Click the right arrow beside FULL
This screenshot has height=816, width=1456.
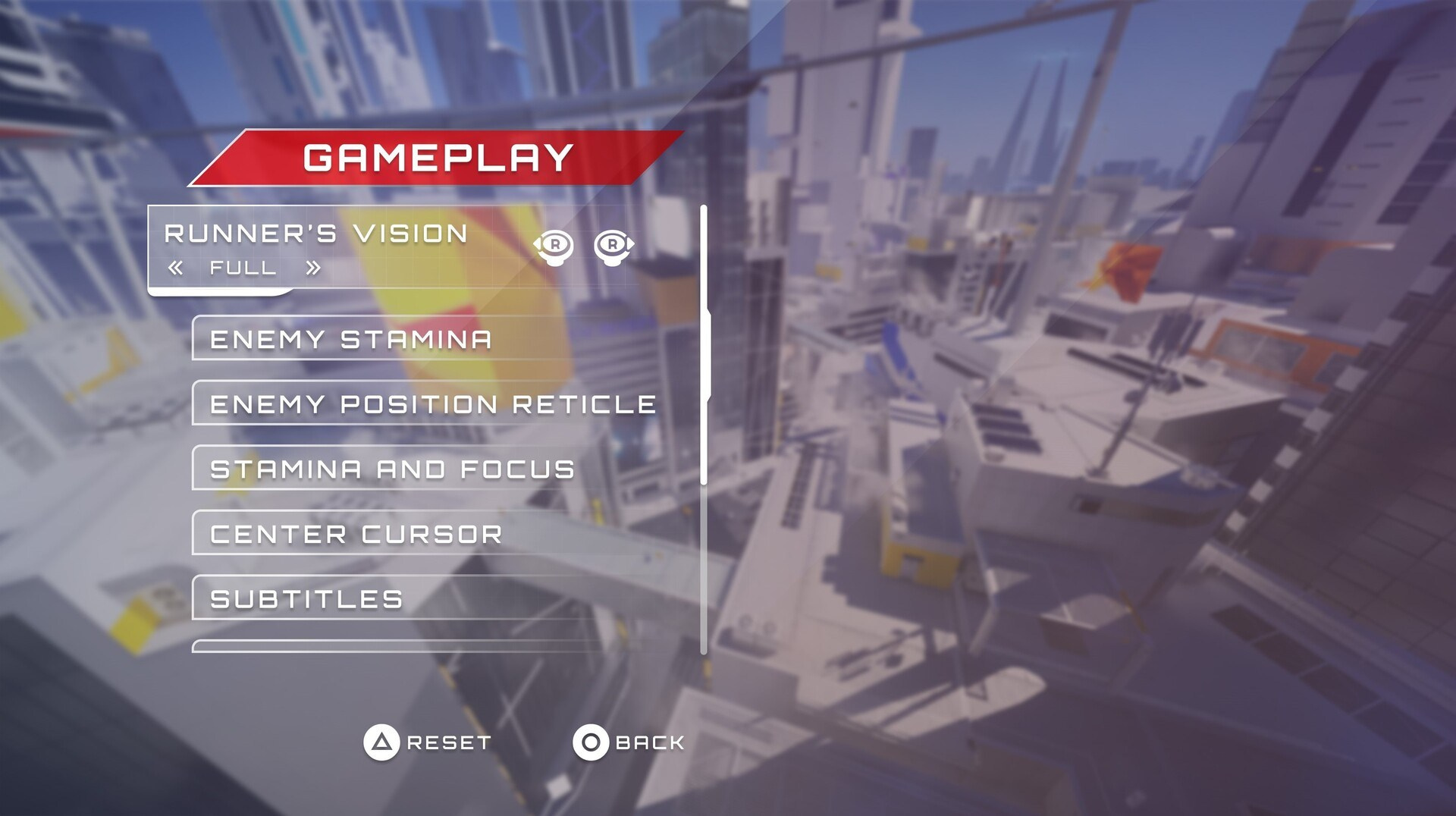(312, 268)
